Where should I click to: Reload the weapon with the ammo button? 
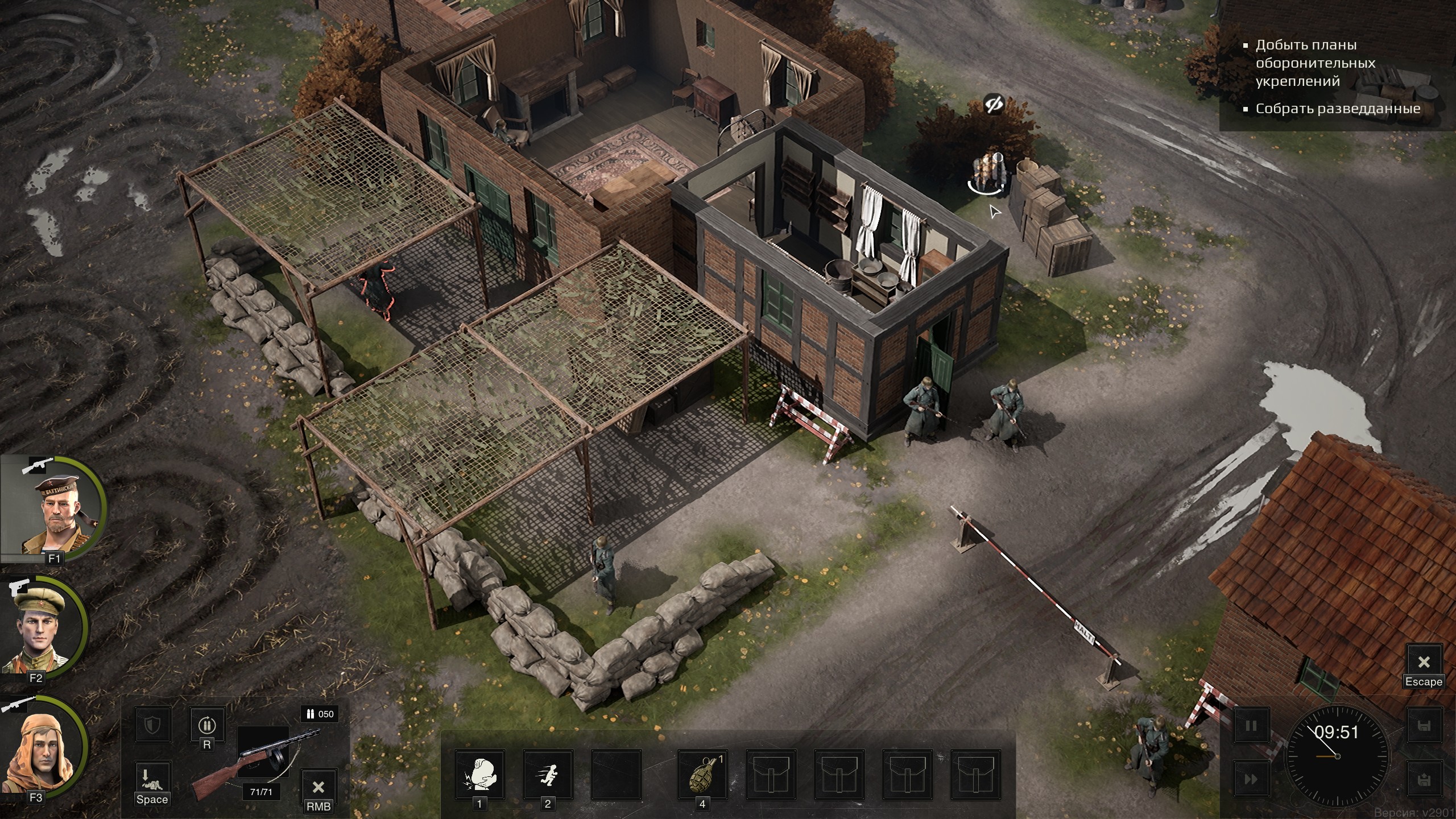(x=207, y=725)
